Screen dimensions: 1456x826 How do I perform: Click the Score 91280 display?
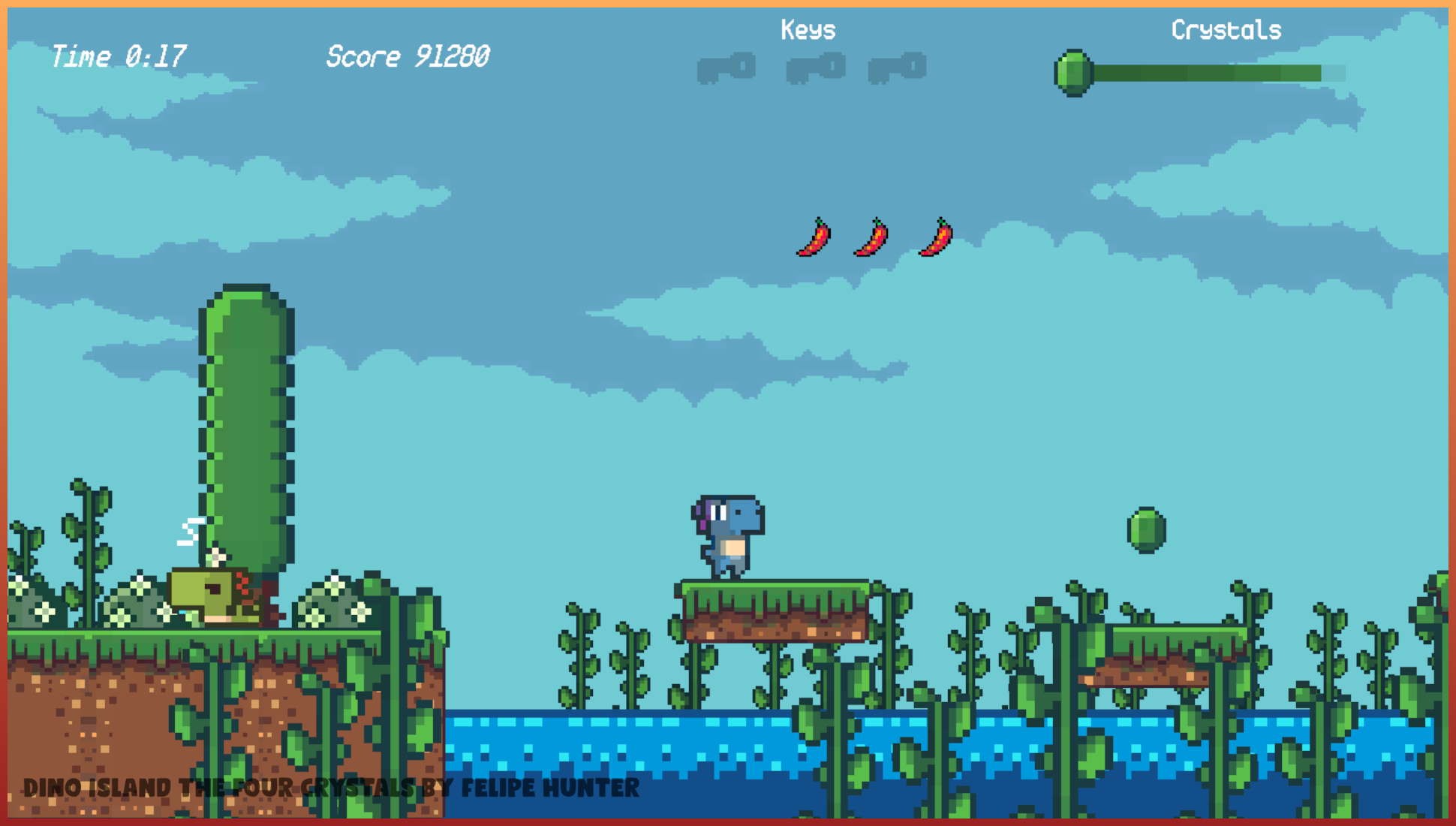(x=408, y=56)
